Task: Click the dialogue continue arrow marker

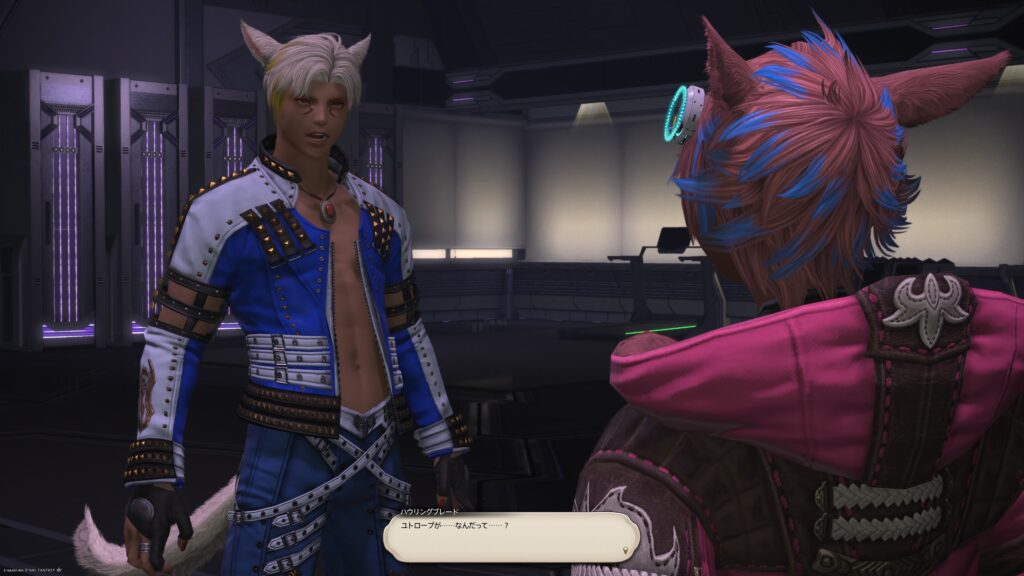Action: tap(626, 550)
